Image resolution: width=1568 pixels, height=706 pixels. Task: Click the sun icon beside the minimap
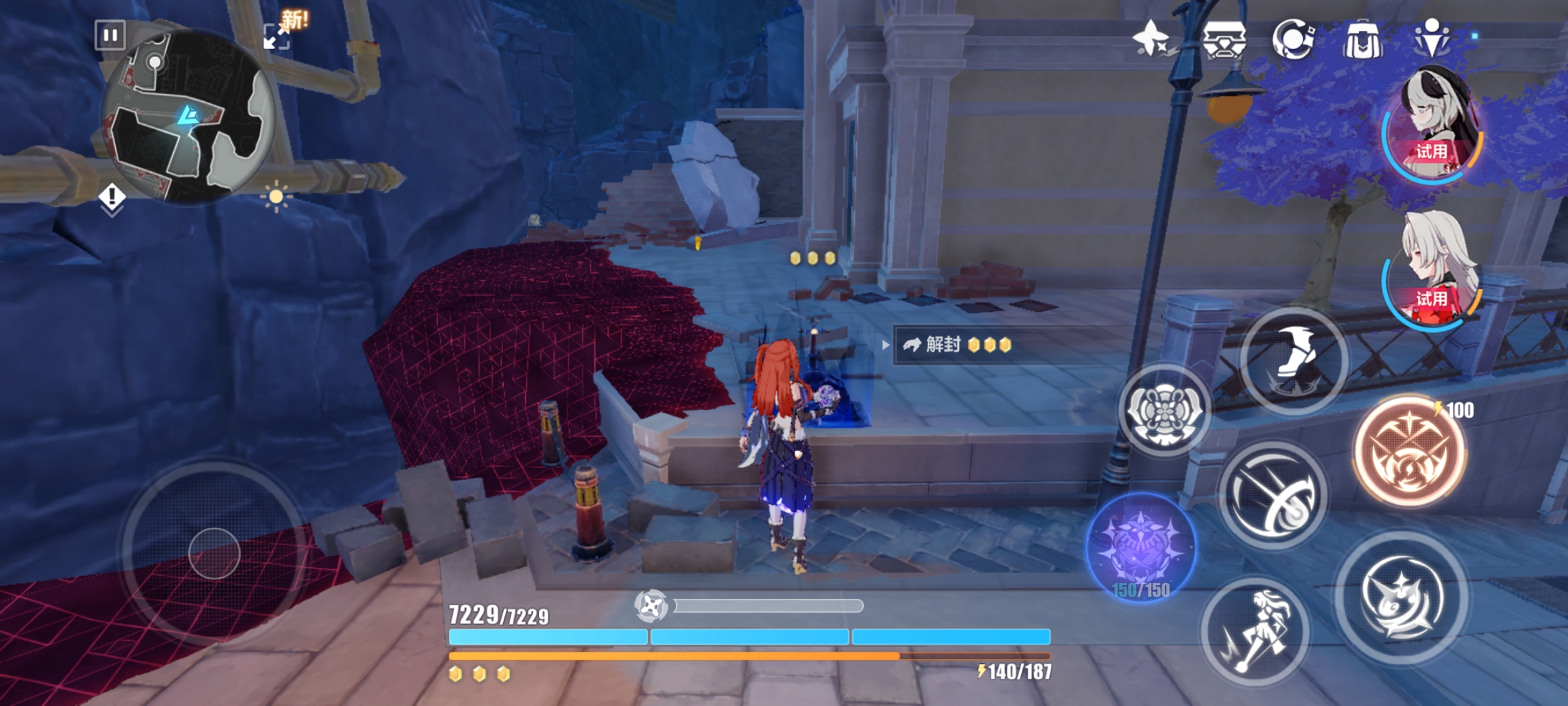(276, 196)
